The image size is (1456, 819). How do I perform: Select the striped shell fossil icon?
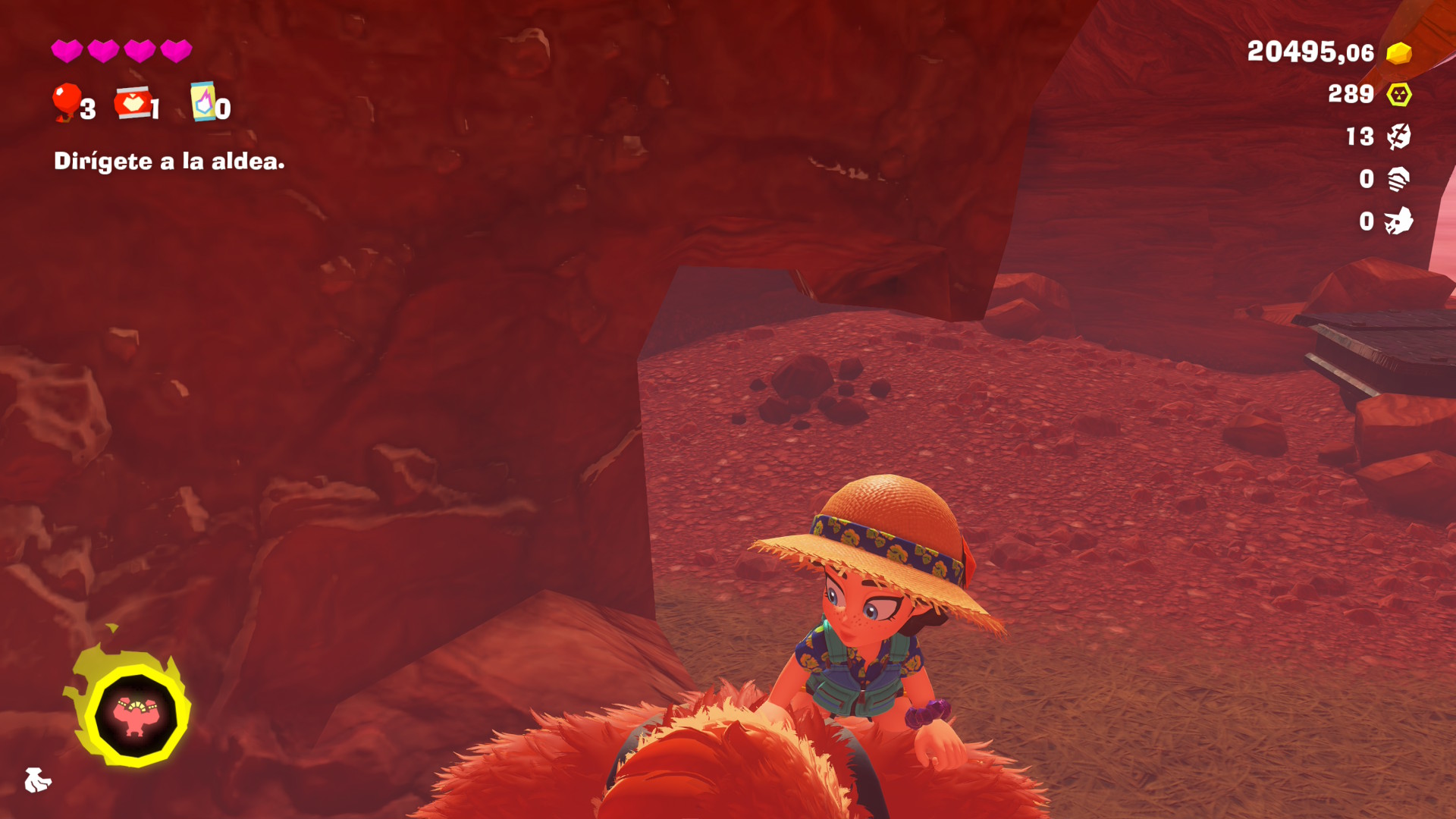click(x=1399, y=179)
